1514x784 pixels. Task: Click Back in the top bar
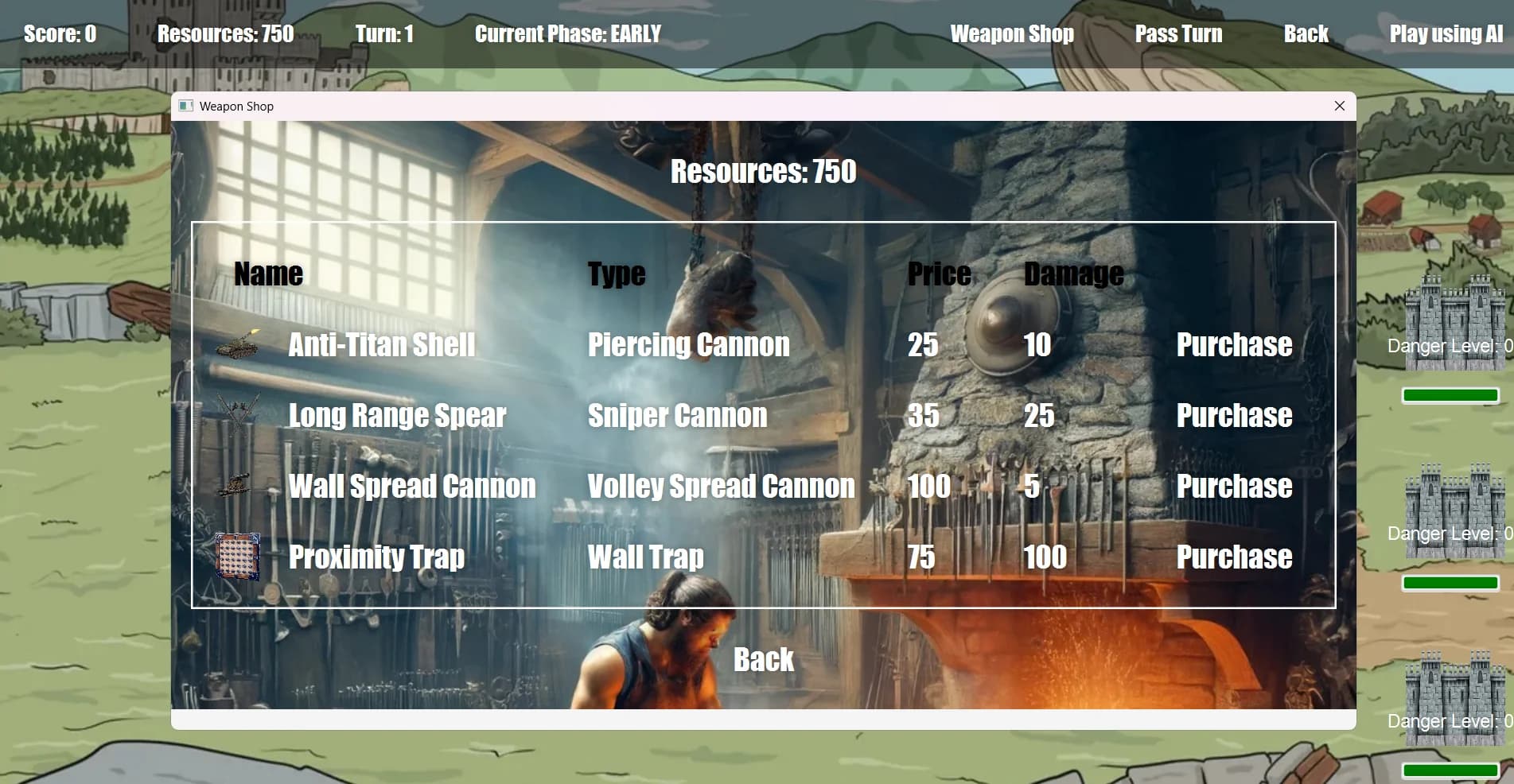(x=1306, y=33)
